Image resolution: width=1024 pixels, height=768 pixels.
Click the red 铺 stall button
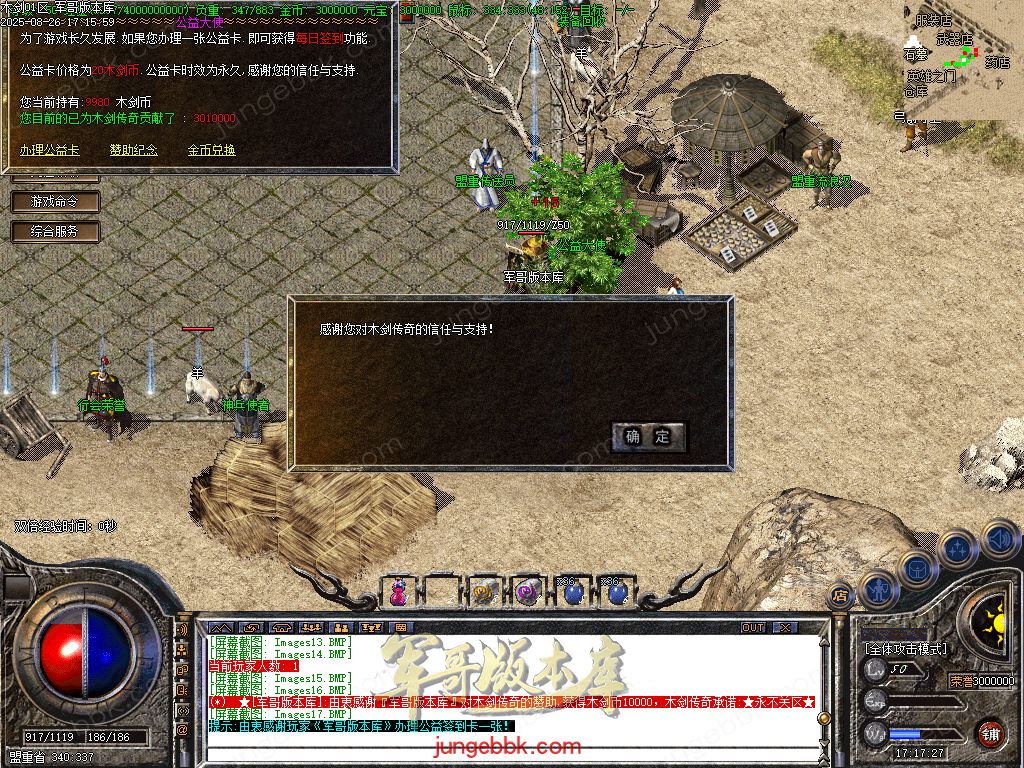click(990, 733)
